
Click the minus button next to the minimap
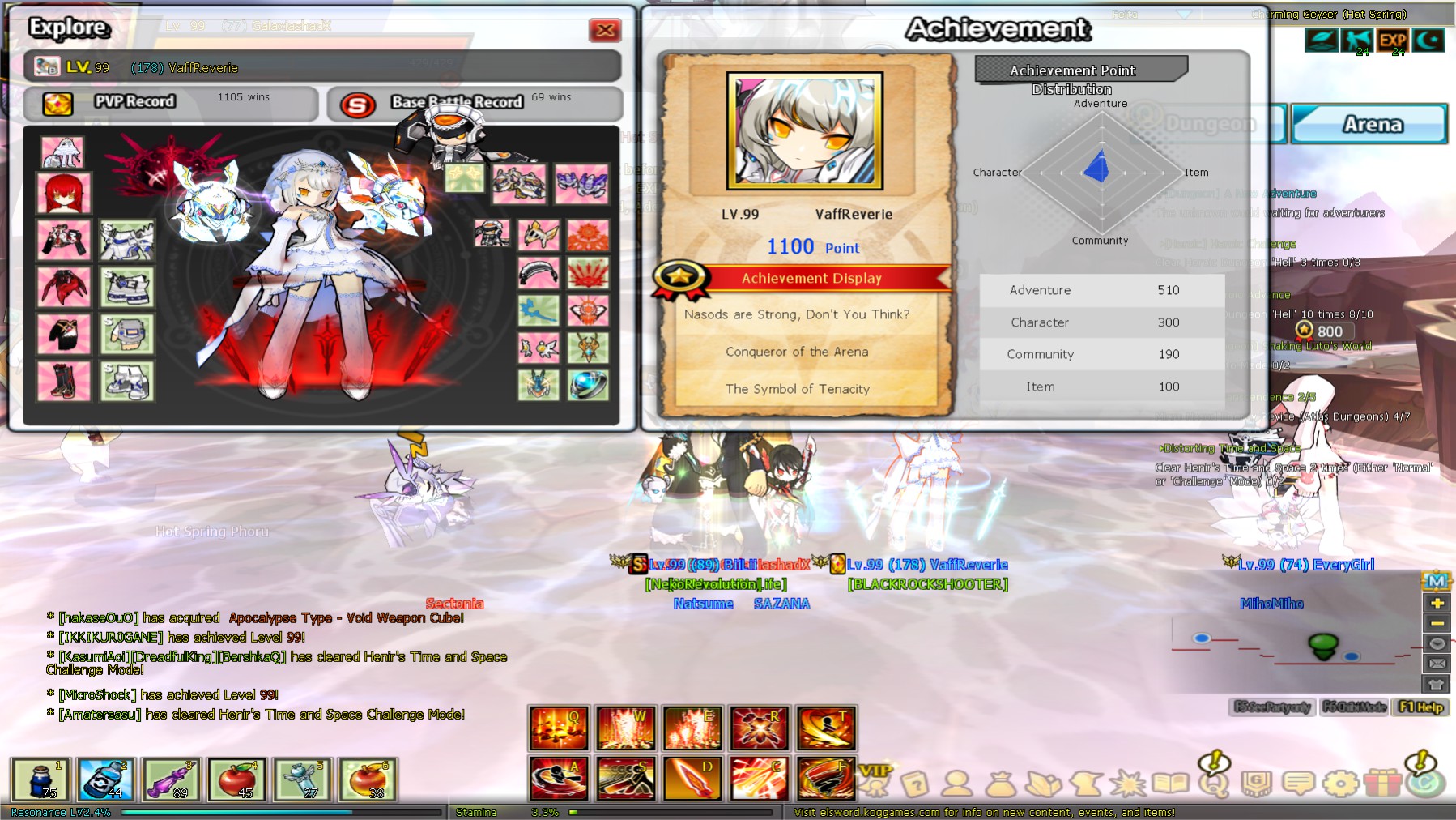click(1437, 623)
